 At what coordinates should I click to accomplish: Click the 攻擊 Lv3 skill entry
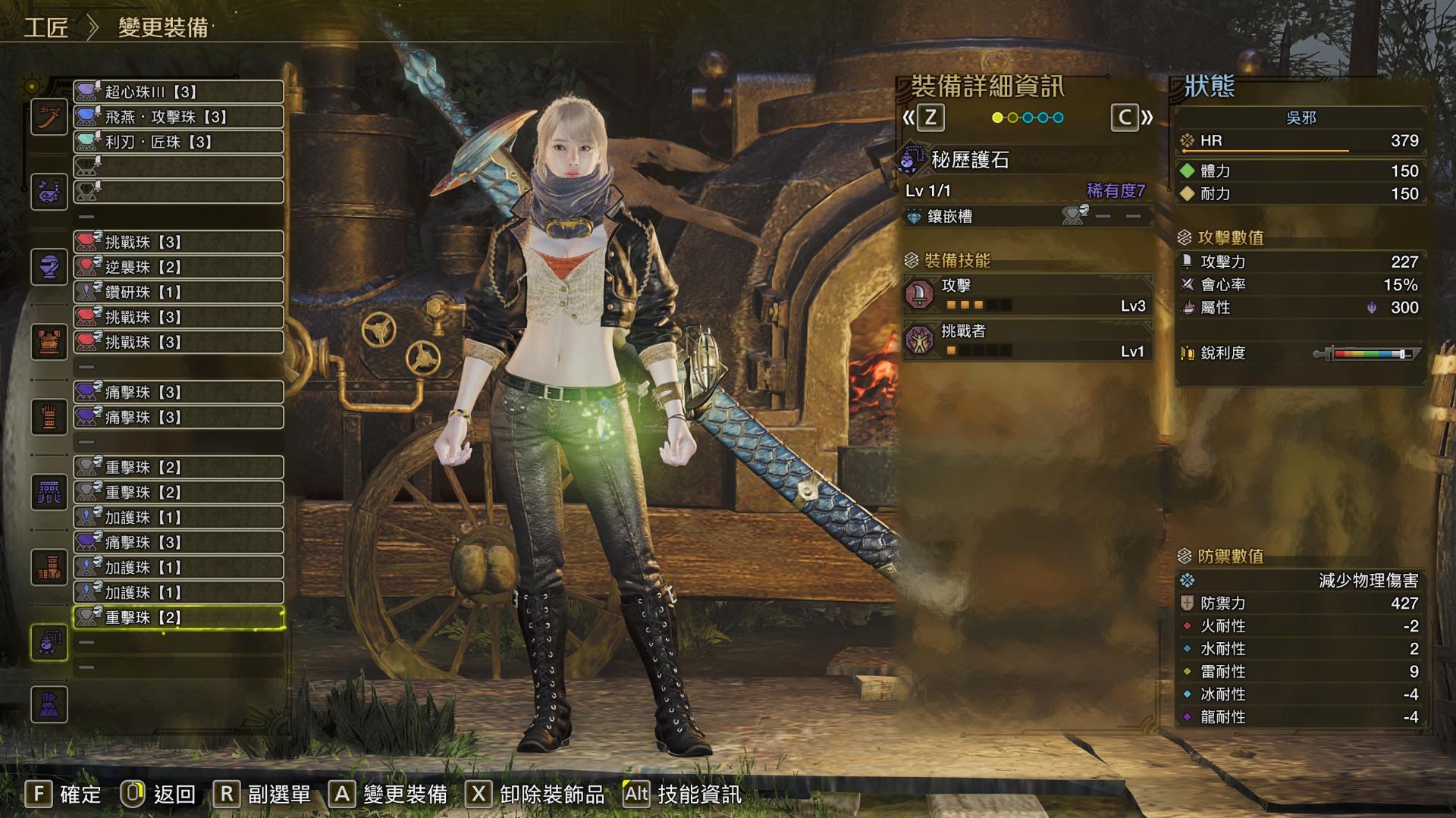click(x=1028, y=295)
